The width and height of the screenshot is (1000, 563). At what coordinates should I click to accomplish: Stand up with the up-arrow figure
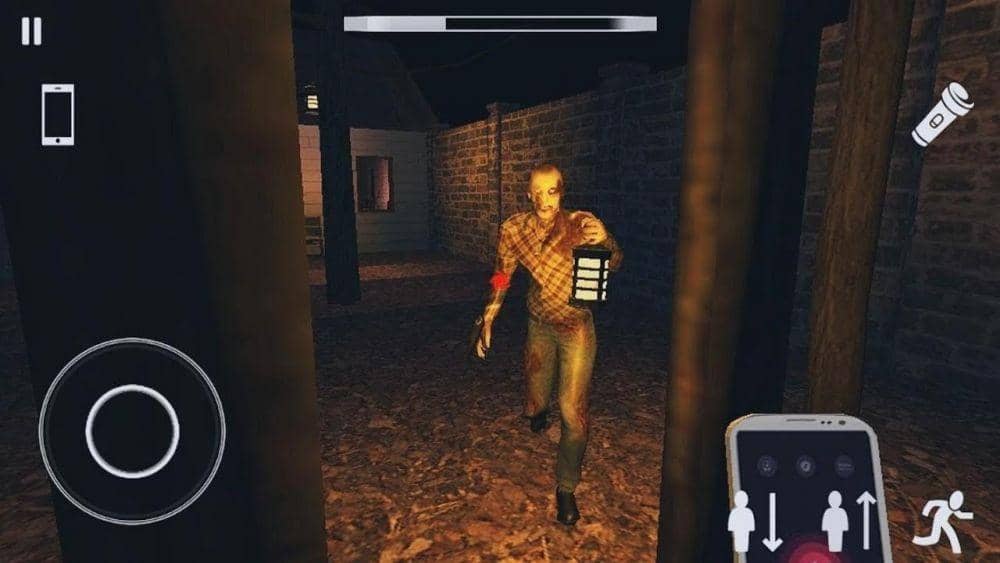pyautogui.click(x=848, y=519)
